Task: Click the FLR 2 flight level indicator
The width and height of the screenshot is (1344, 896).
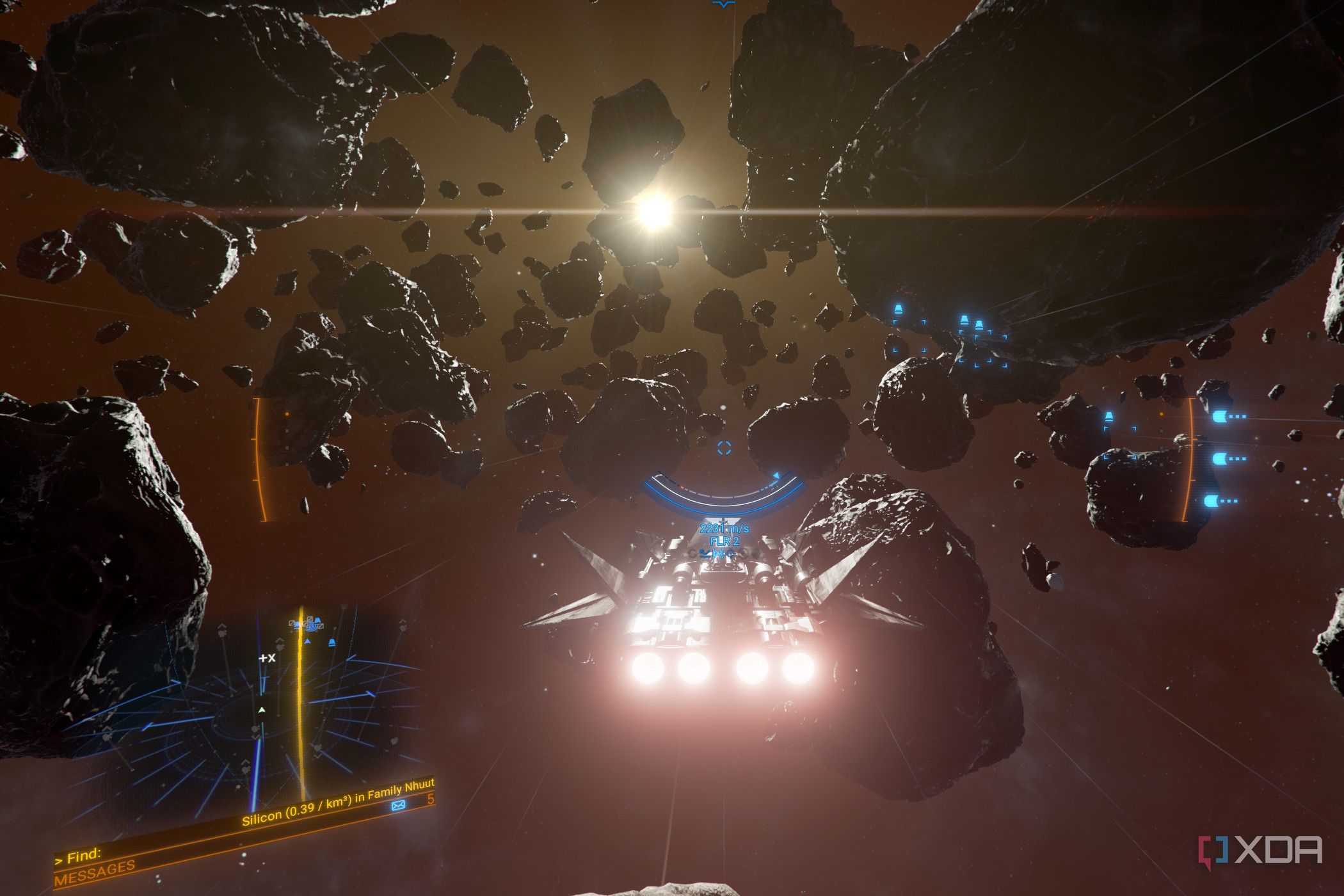Action: [726, 541]
